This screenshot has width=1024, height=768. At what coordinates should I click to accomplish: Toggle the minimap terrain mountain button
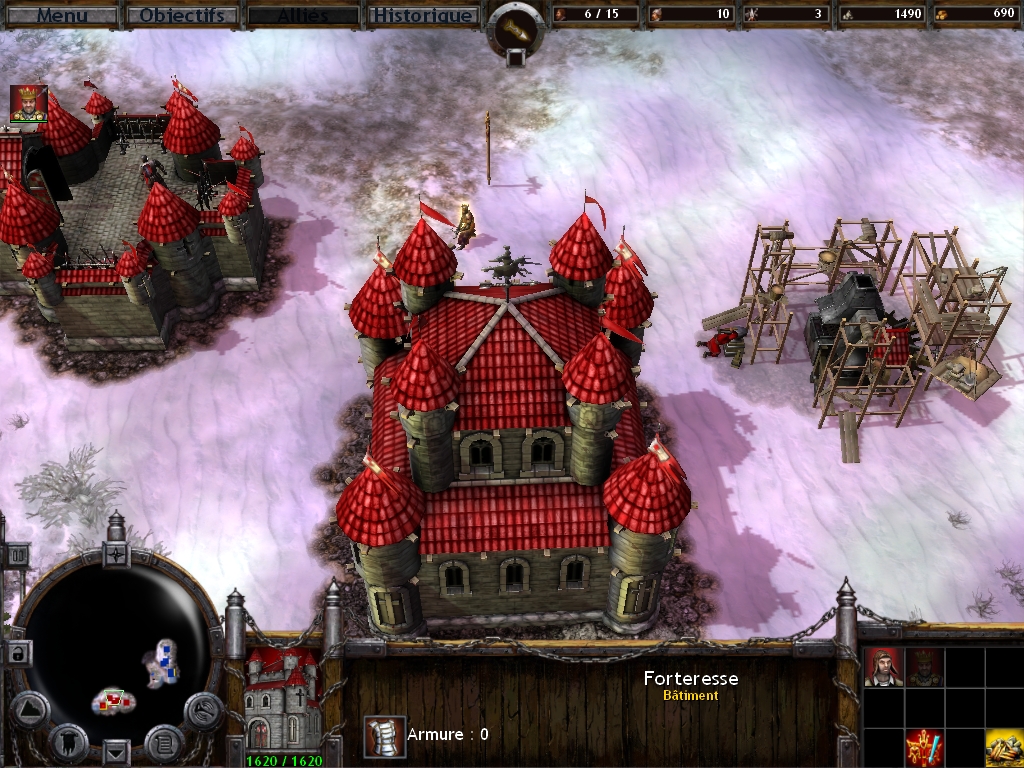[29, 709]
